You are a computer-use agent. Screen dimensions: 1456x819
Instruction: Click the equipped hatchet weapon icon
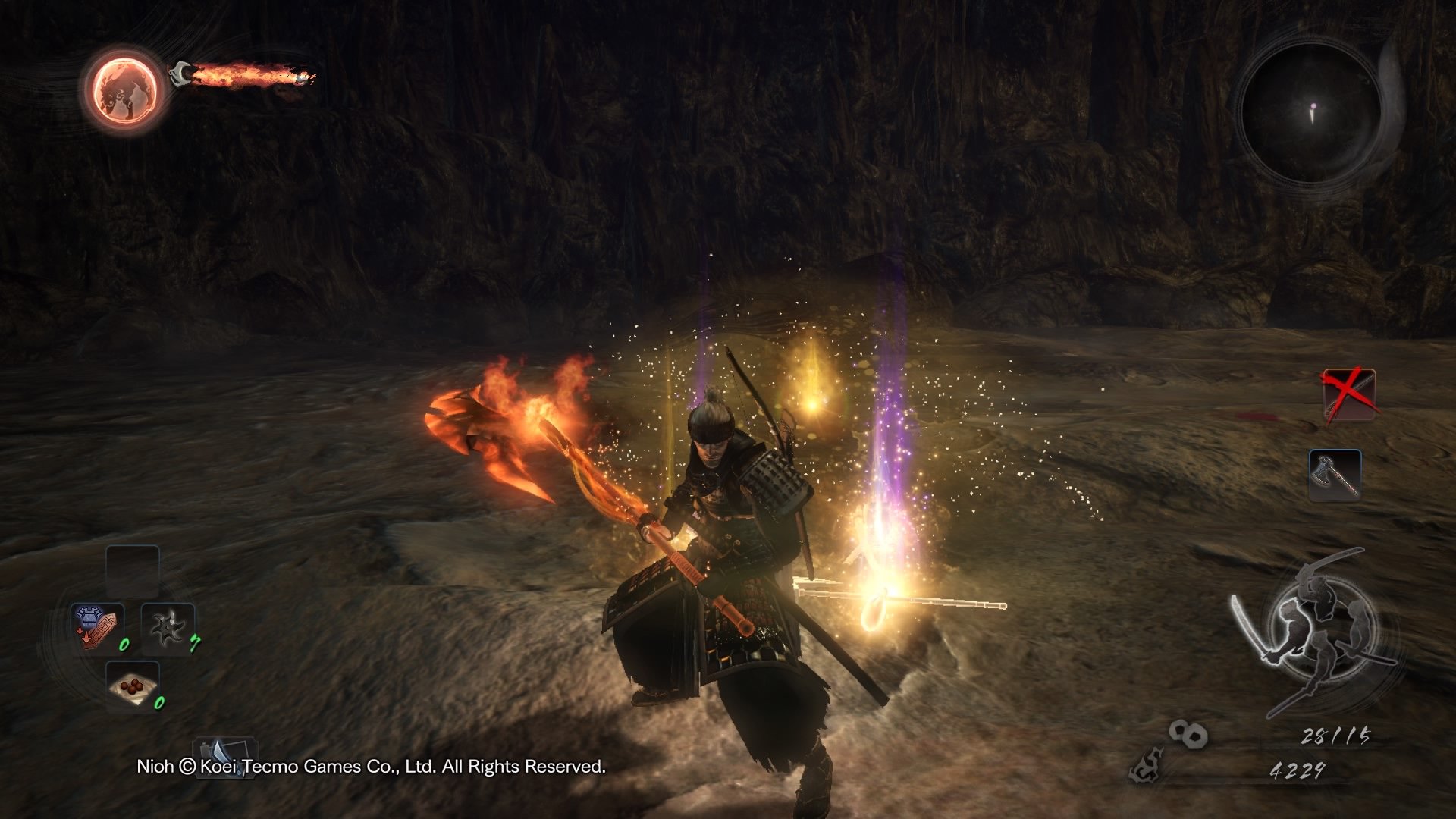tap(1334, 475)
